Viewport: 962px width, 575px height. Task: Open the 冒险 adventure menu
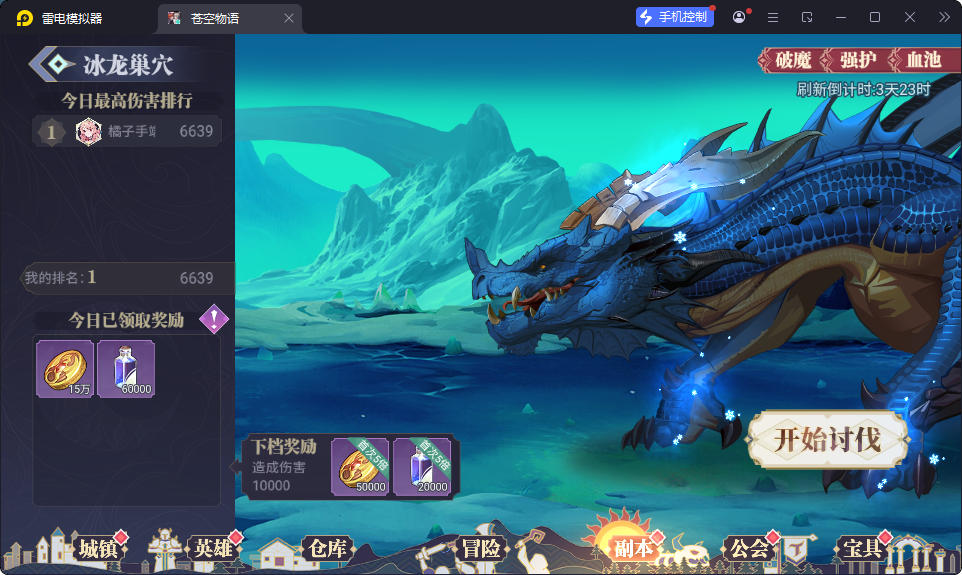click(481, 548)
